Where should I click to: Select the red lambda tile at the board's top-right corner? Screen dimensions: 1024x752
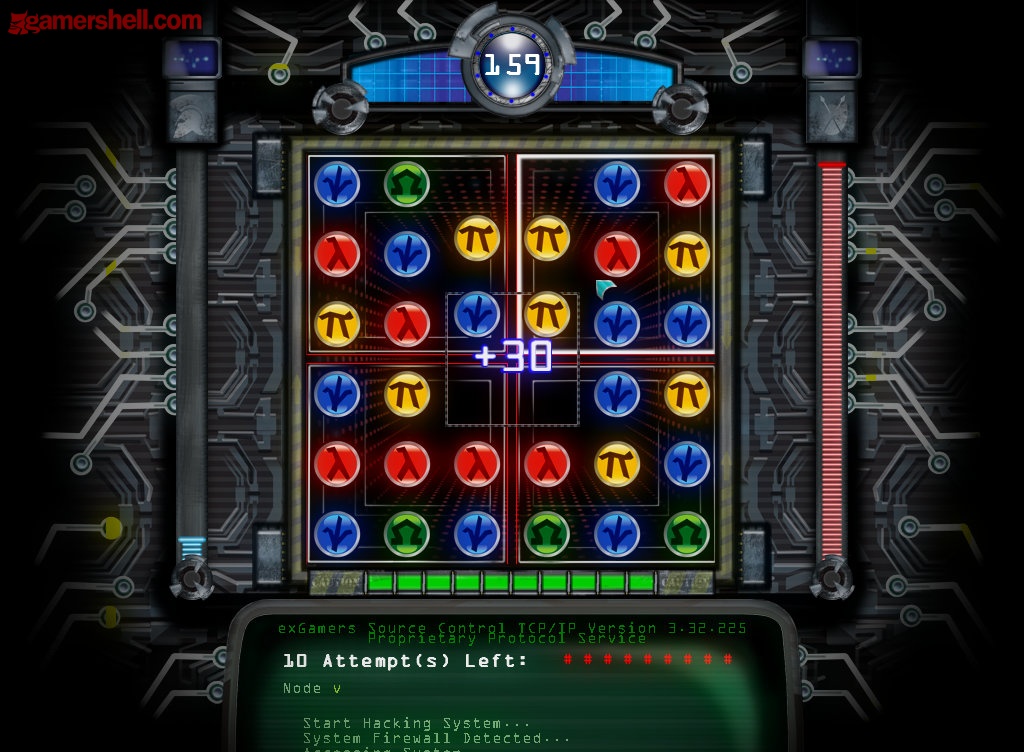[x=687, y=184]
